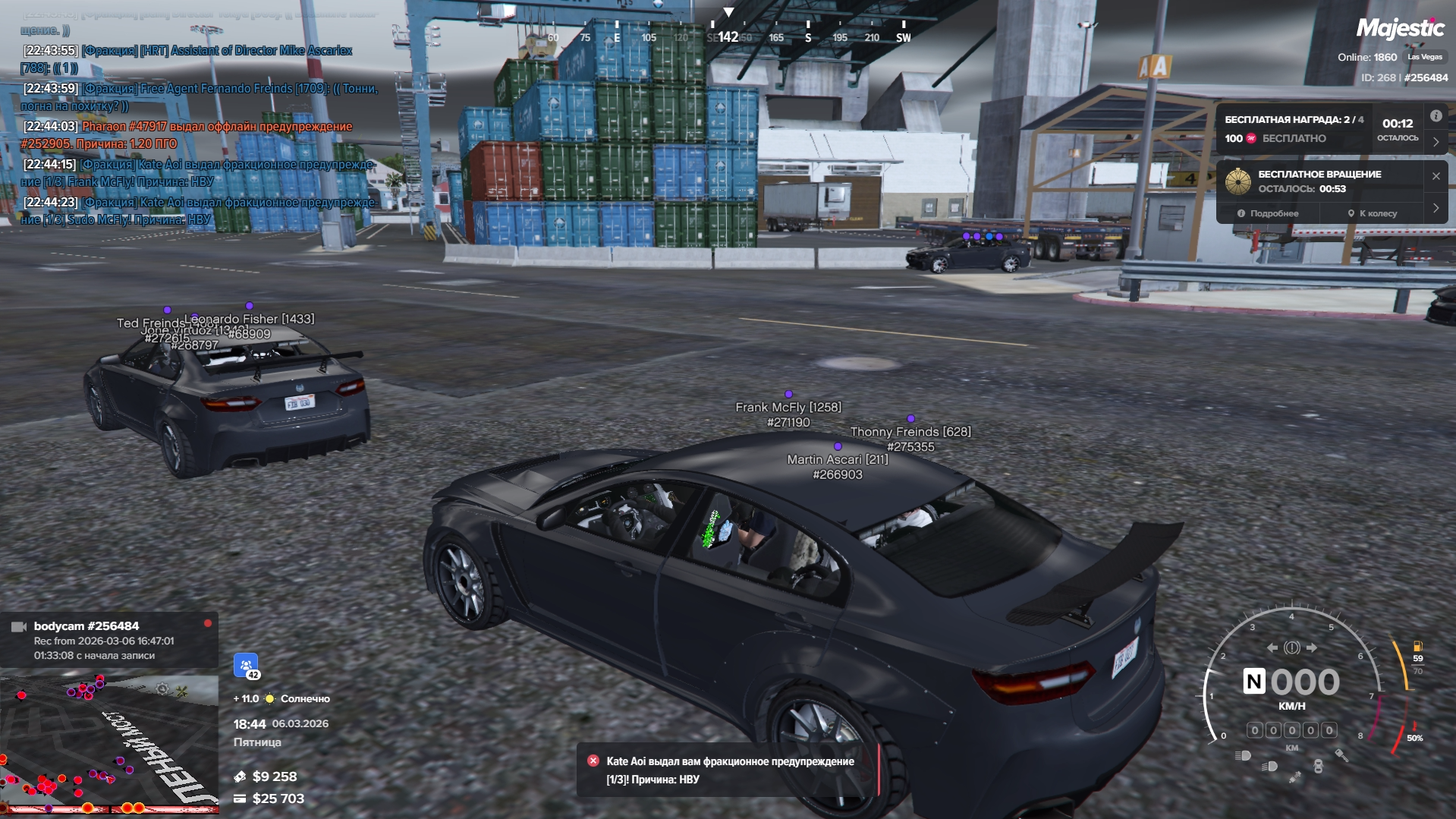Dismiss the Kate Aoi warning notification
The height and width of the screenshot is (819, 1456).
click(x=593, y=761)
